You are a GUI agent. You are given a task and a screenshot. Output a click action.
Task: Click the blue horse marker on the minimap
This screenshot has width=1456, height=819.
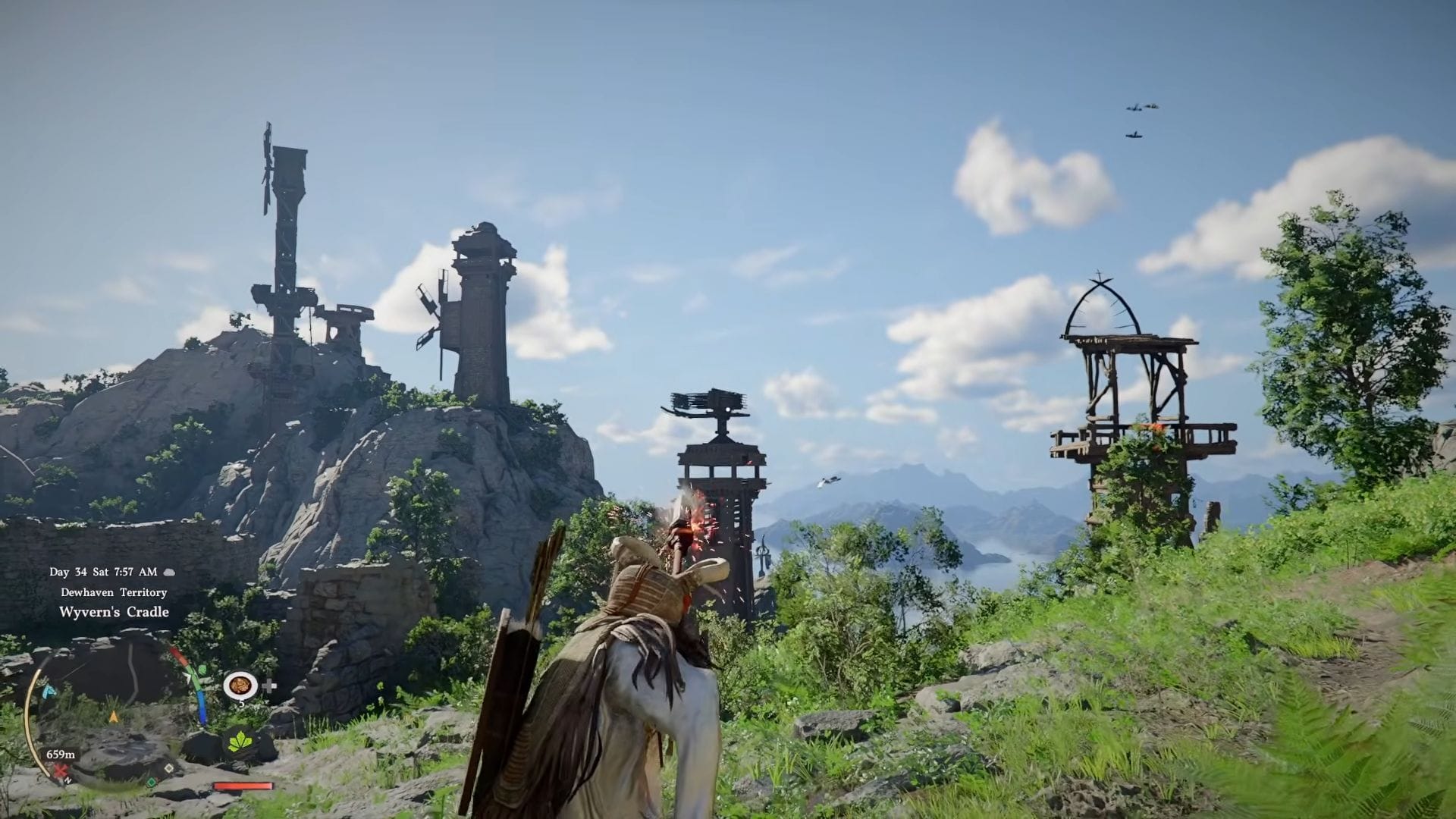click(49, 692)
